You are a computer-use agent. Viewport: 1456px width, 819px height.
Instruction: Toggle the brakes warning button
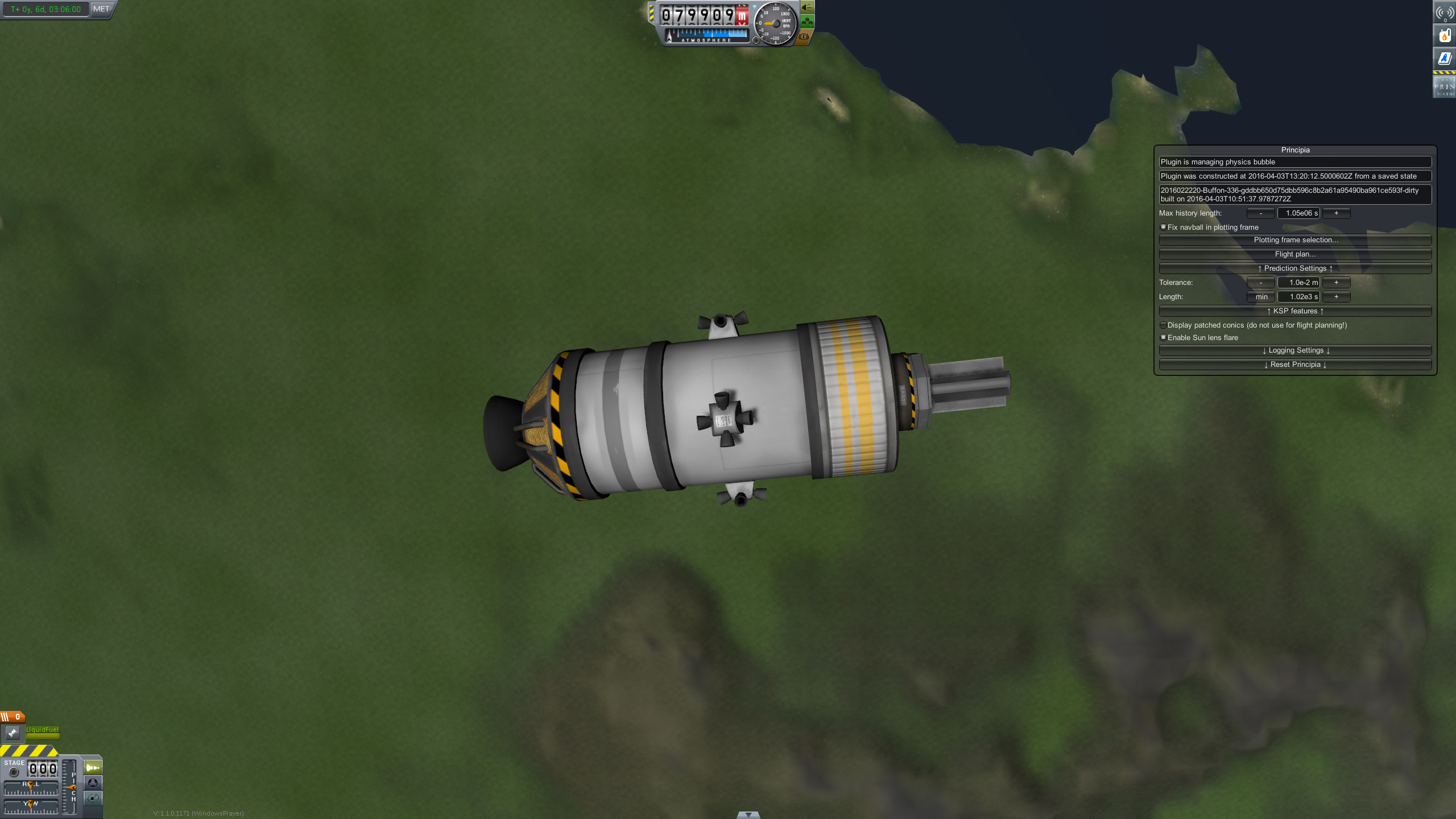click(803, 37)
